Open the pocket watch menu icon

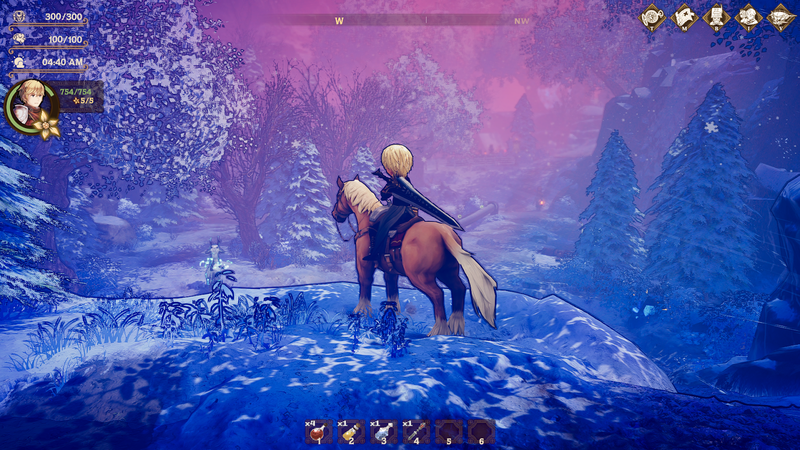pyautogui.click(x=653, y=17)
